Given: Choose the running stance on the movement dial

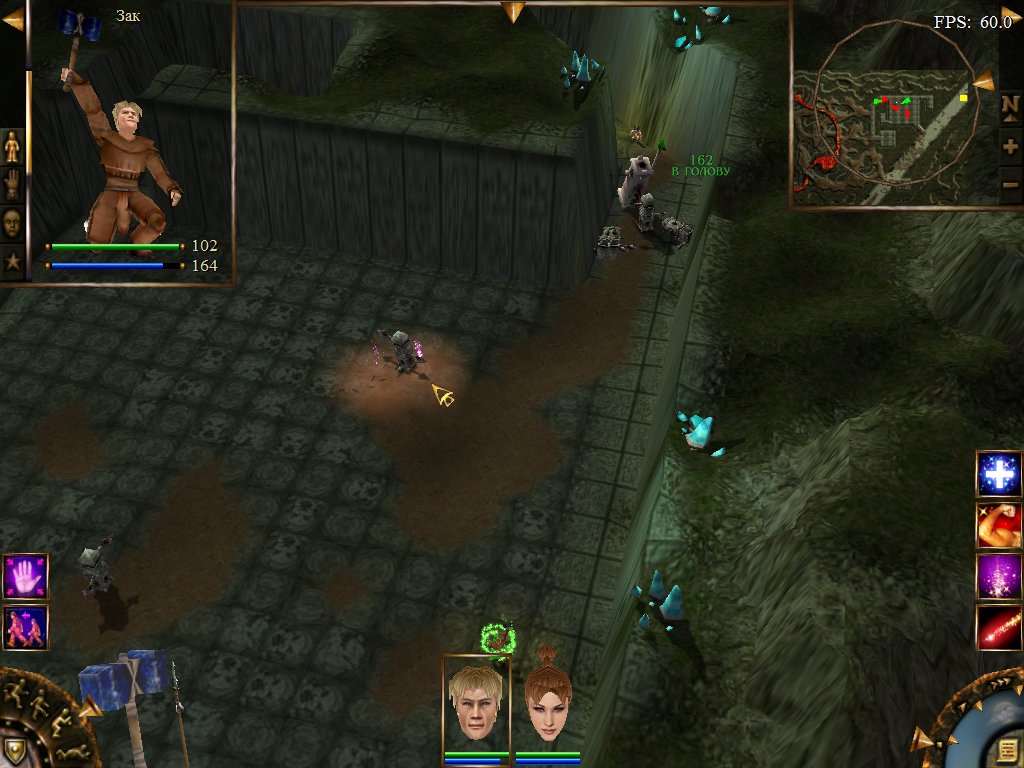Looking at the screenshot, I should point(17,691).
